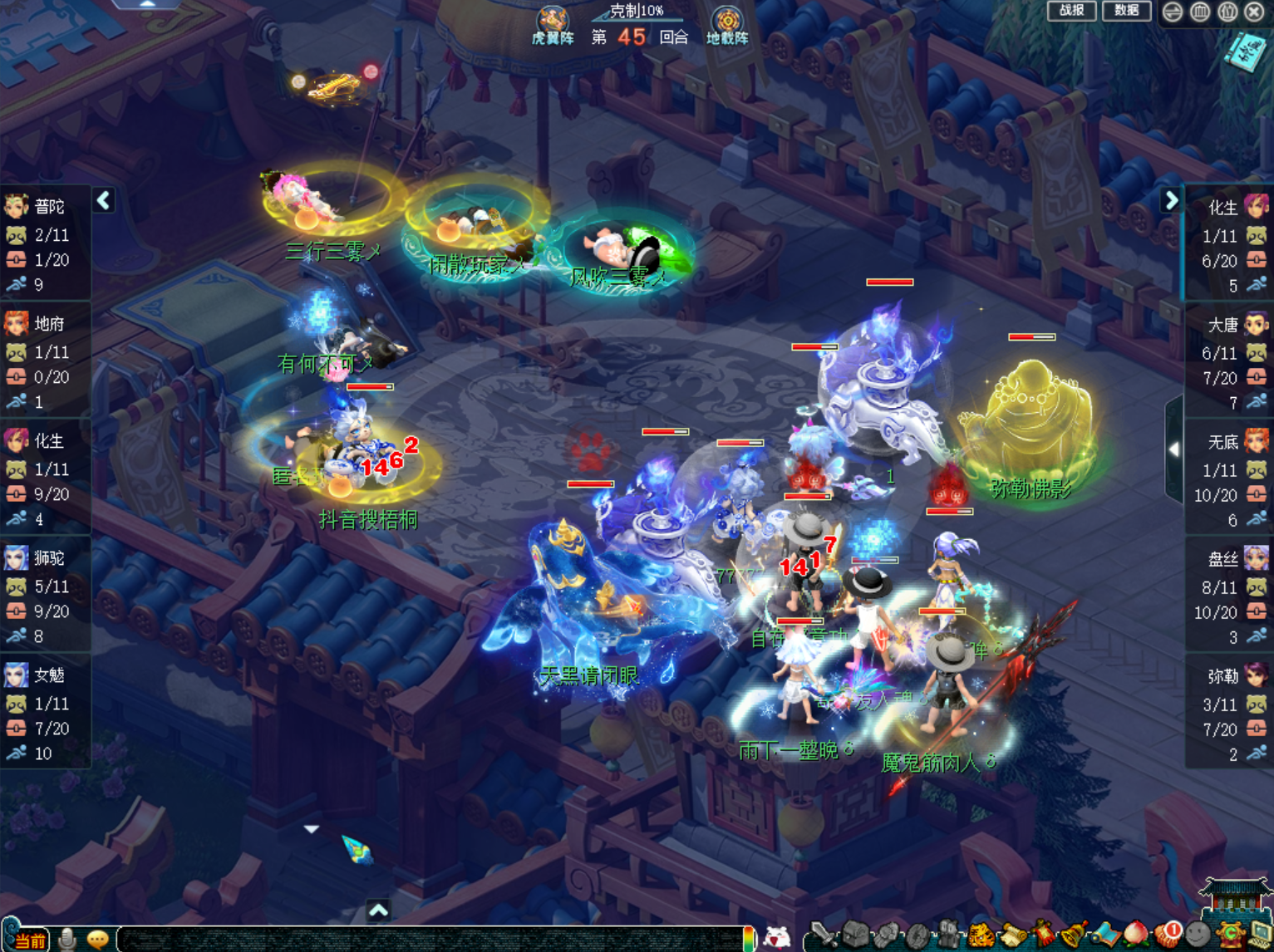Open the 战报 battle report

1071,11
